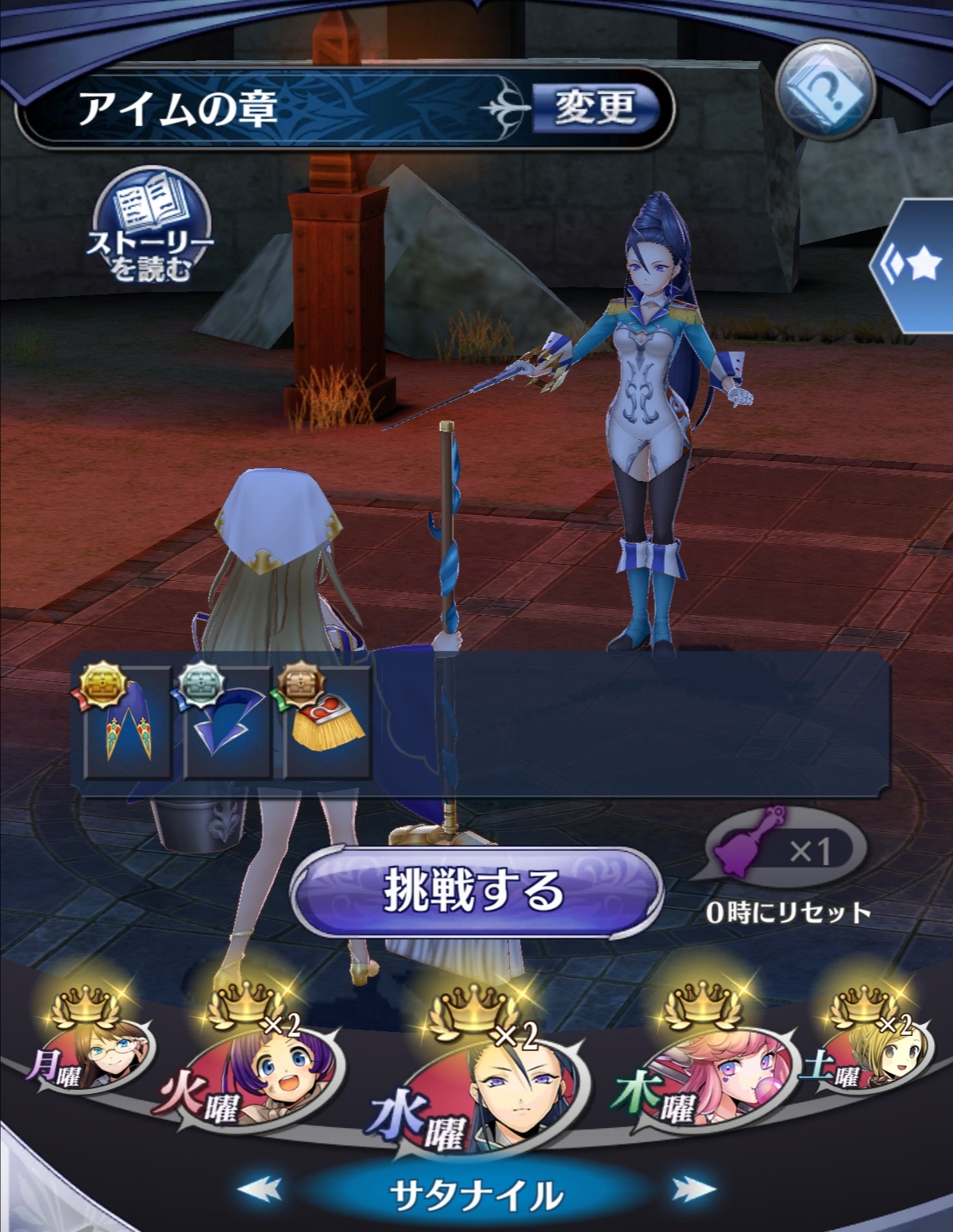Tap the purple bell ticket counter

click(781, 852)
